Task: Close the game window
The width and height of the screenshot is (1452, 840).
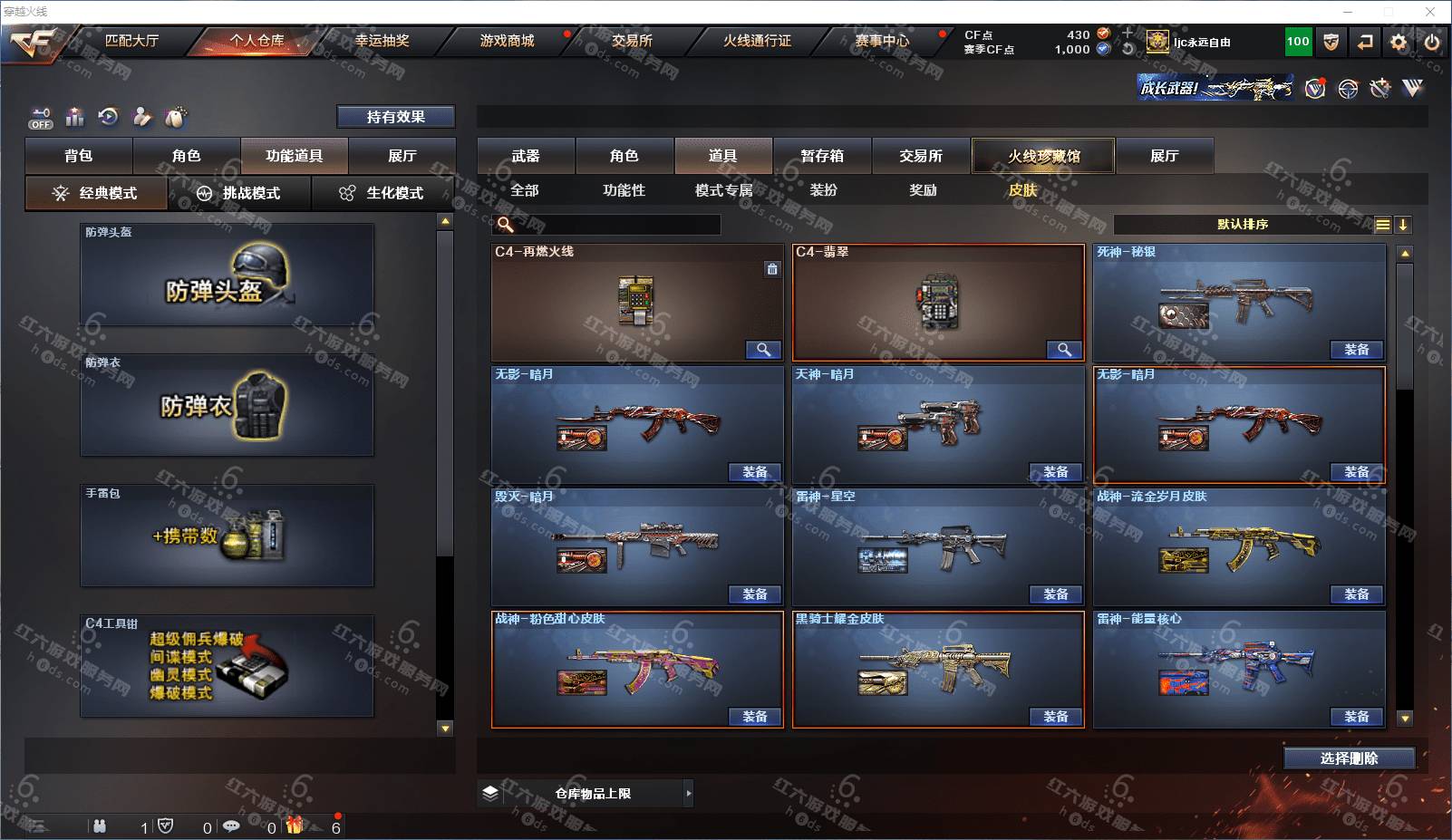Action: tap(1430, 12)
